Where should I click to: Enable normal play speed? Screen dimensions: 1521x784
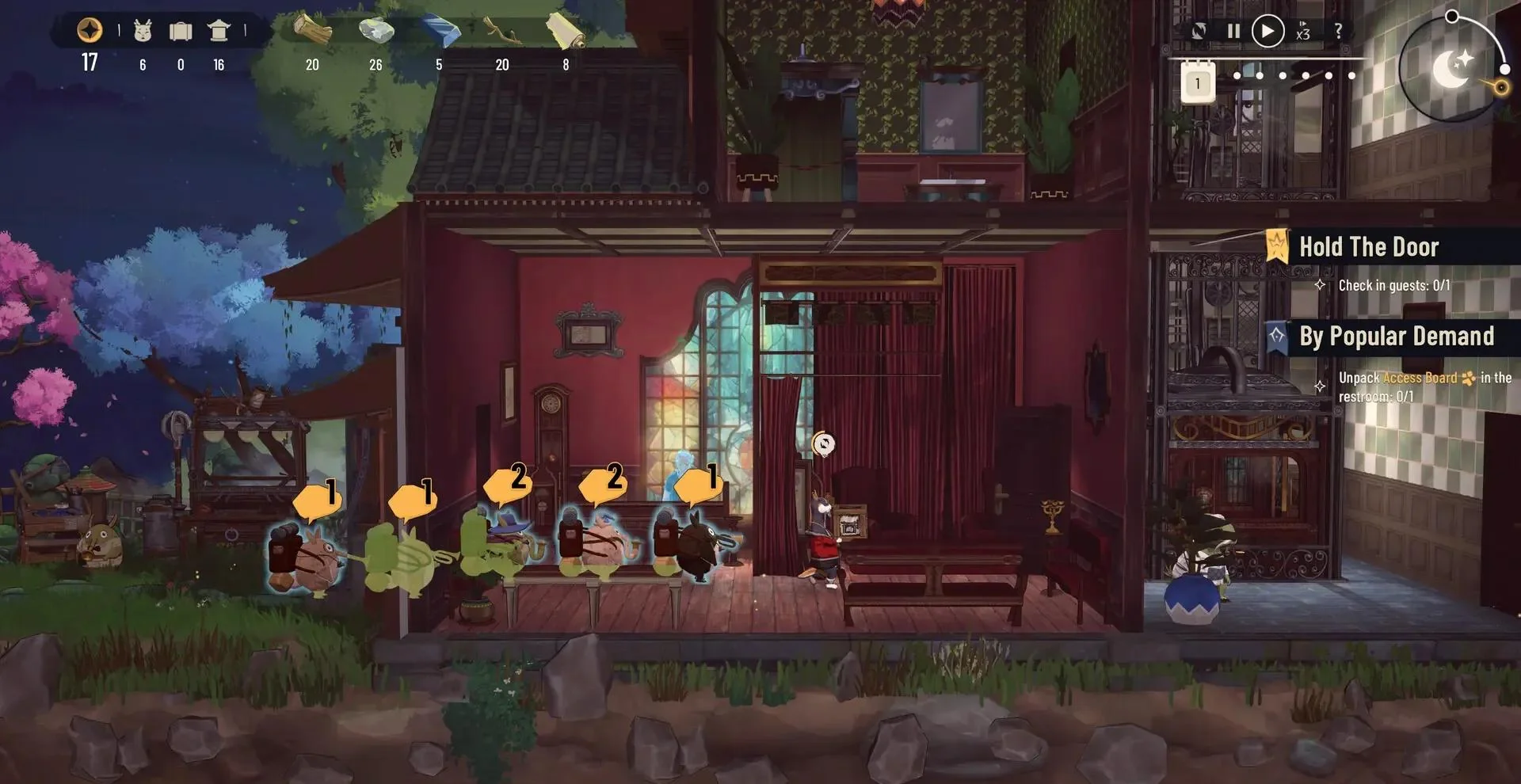[1267, 30]
